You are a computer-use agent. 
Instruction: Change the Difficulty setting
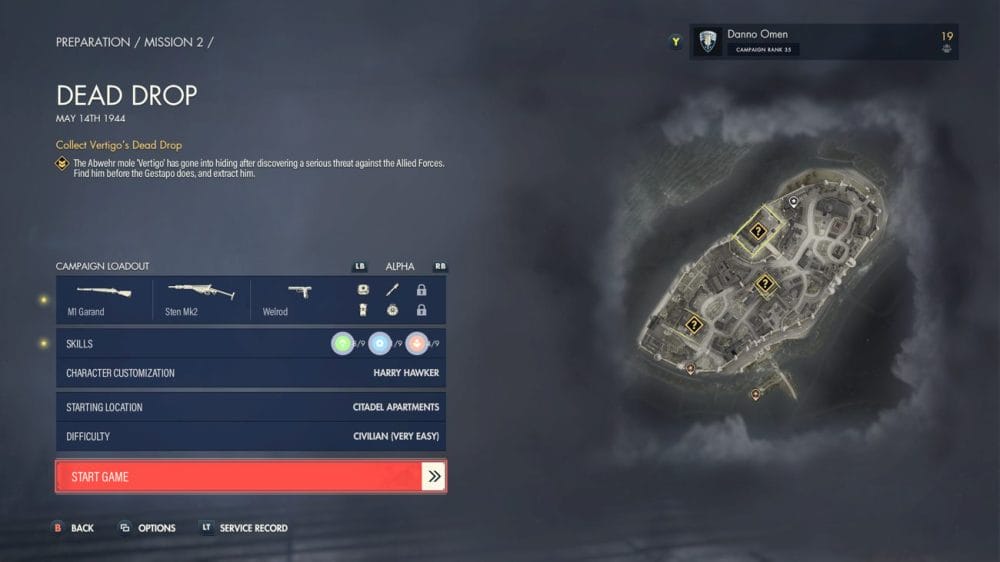(x=250, y=436)
